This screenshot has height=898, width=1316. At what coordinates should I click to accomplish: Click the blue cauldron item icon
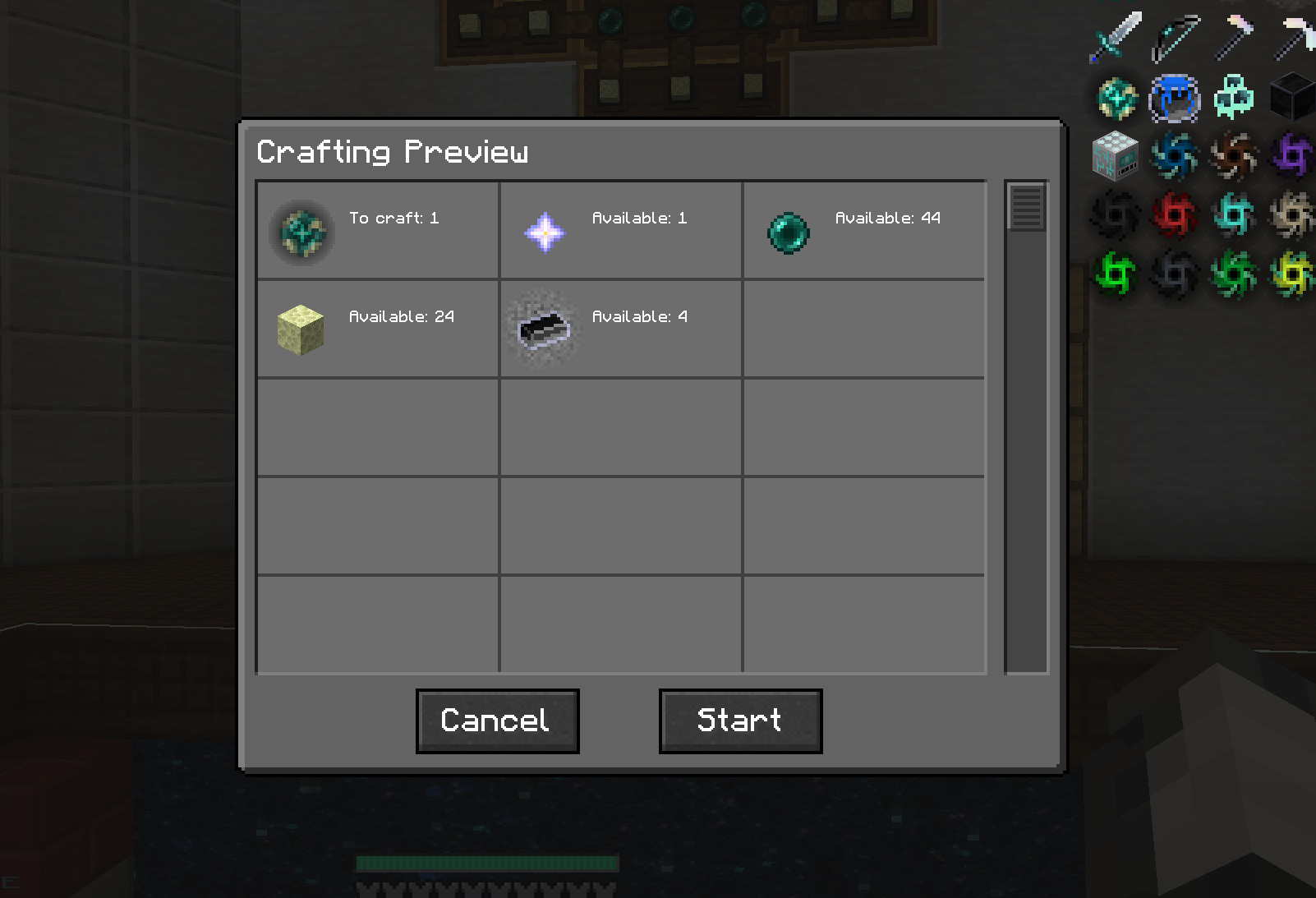[x=1173, y=97]
